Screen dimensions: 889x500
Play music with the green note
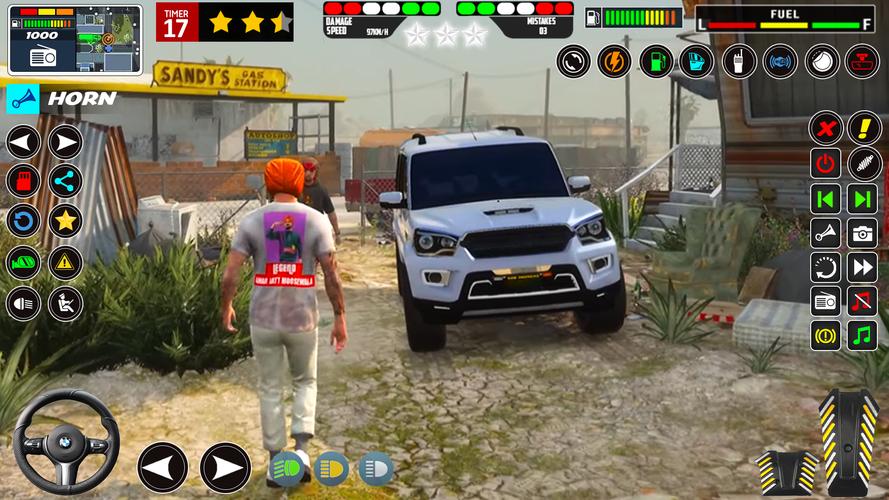click(862, 335)
